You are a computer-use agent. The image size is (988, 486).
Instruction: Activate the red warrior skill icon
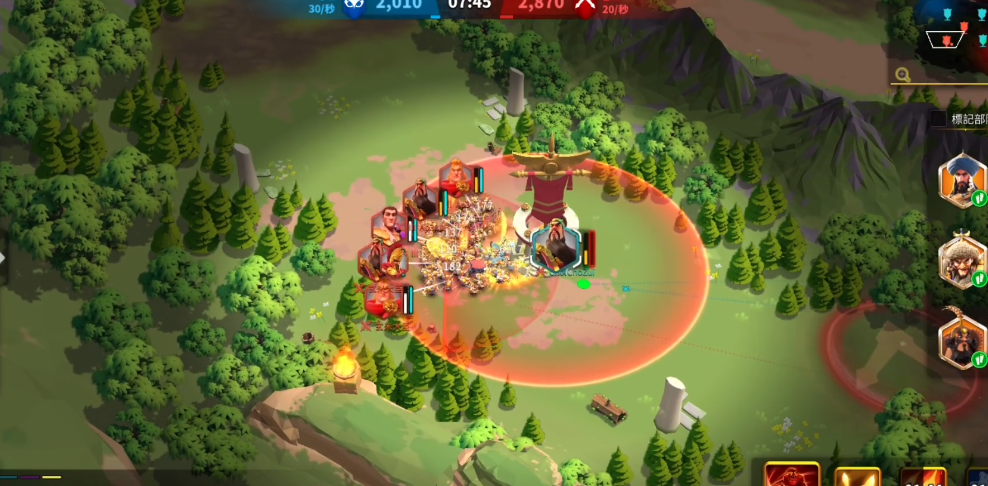pos(792,476)
